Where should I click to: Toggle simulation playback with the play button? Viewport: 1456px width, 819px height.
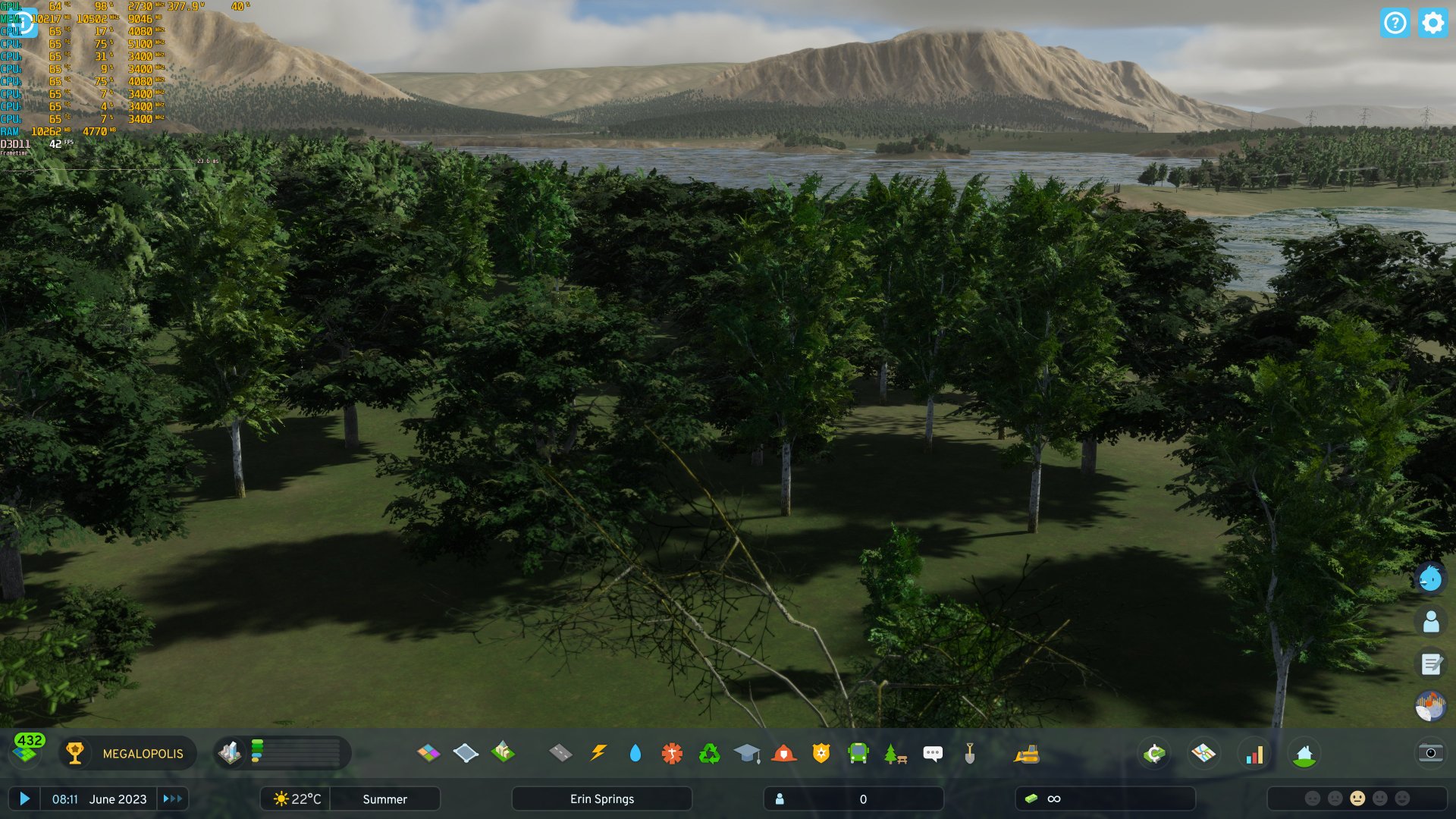27,799
